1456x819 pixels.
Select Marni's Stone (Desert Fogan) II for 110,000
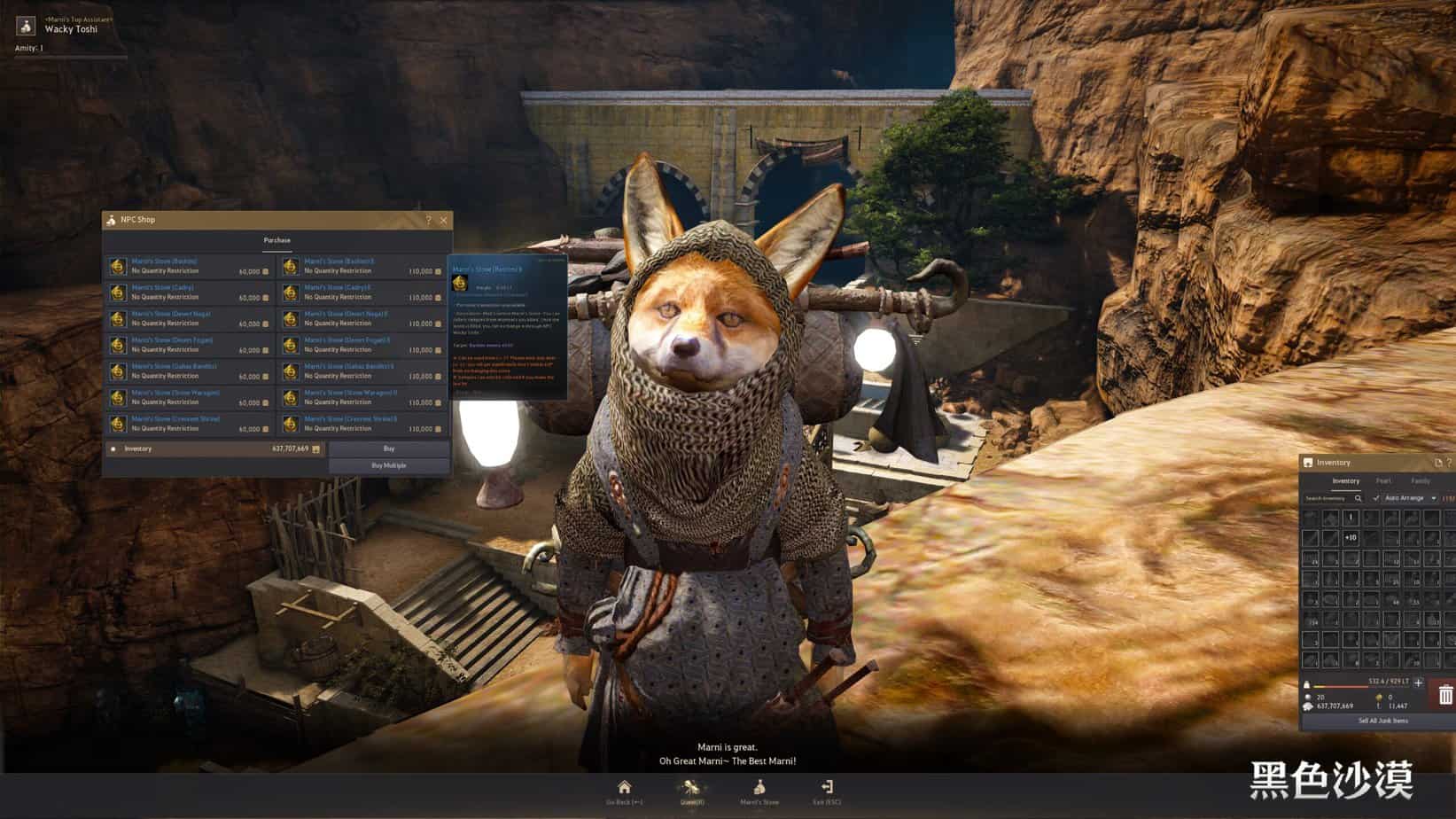point(362,345)
